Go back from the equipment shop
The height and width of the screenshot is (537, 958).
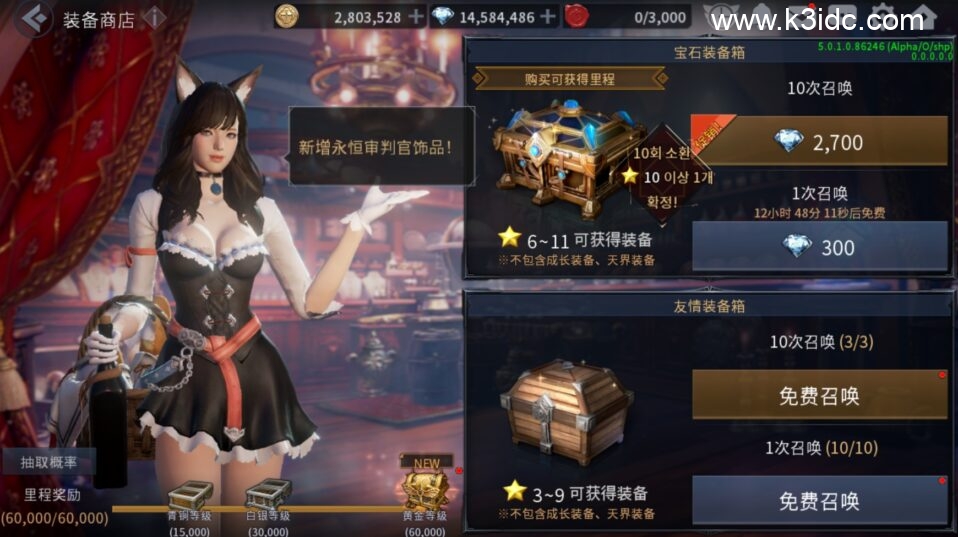point(34,18)
